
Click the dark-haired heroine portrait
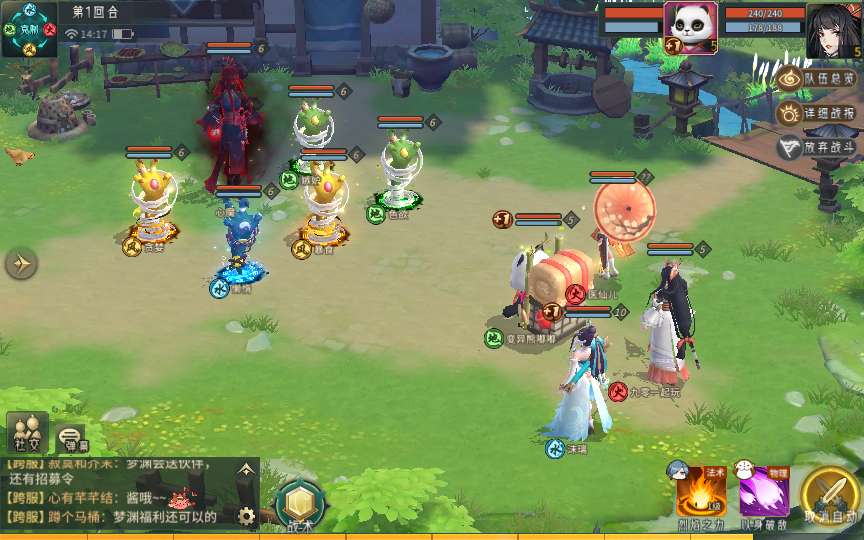pos(834,30)
